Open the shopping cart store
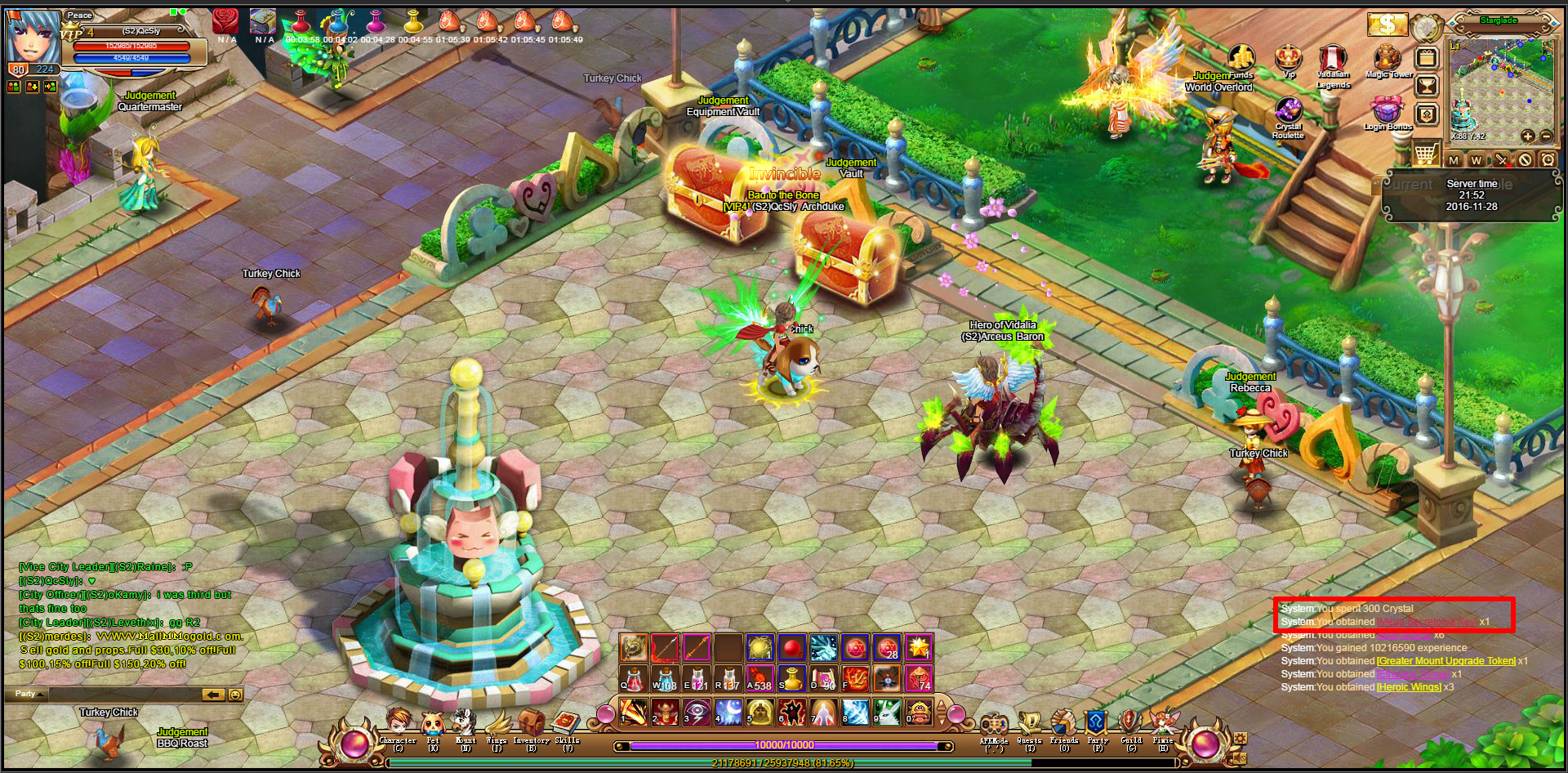 pos(1425,153)
